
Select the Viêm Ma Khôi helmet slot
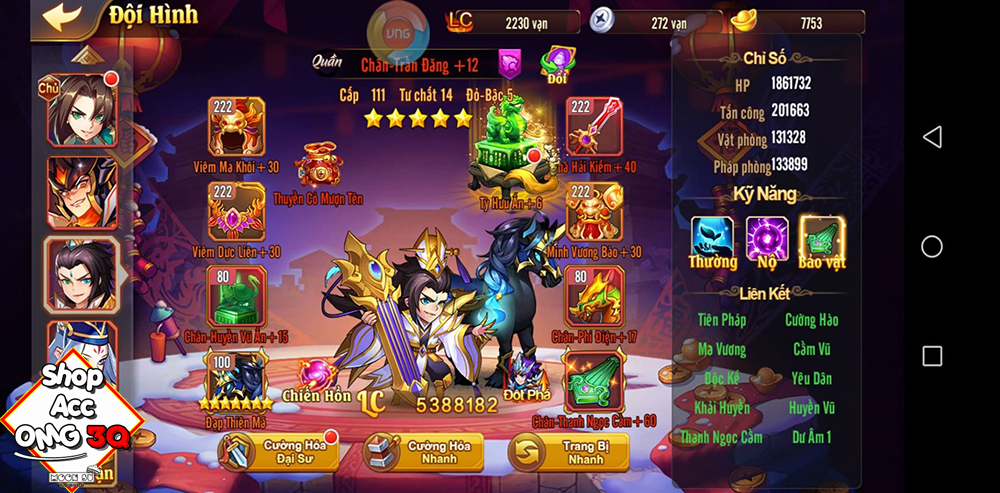click(235, 127)
